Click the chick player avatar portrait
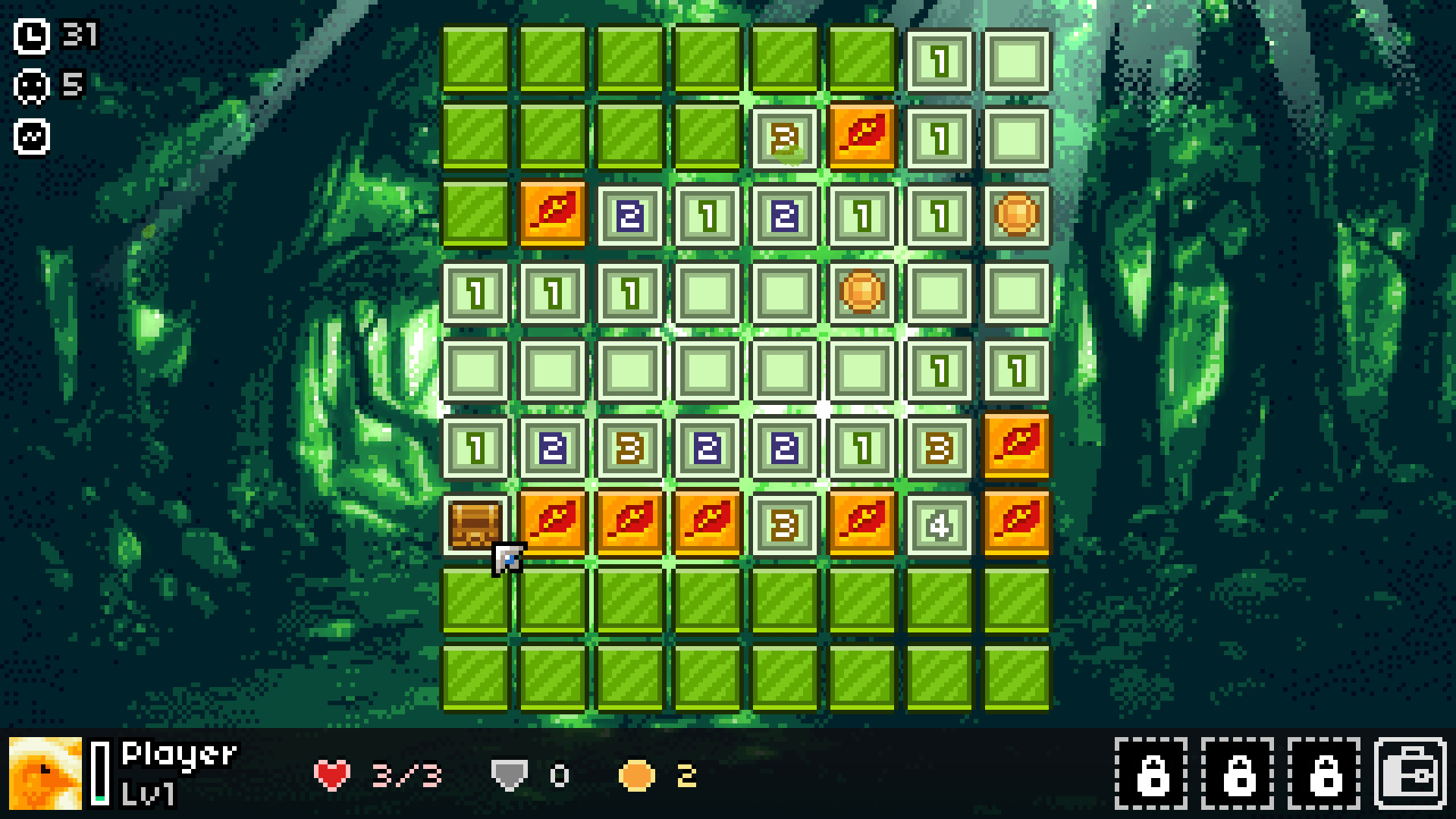 (45, 773)
